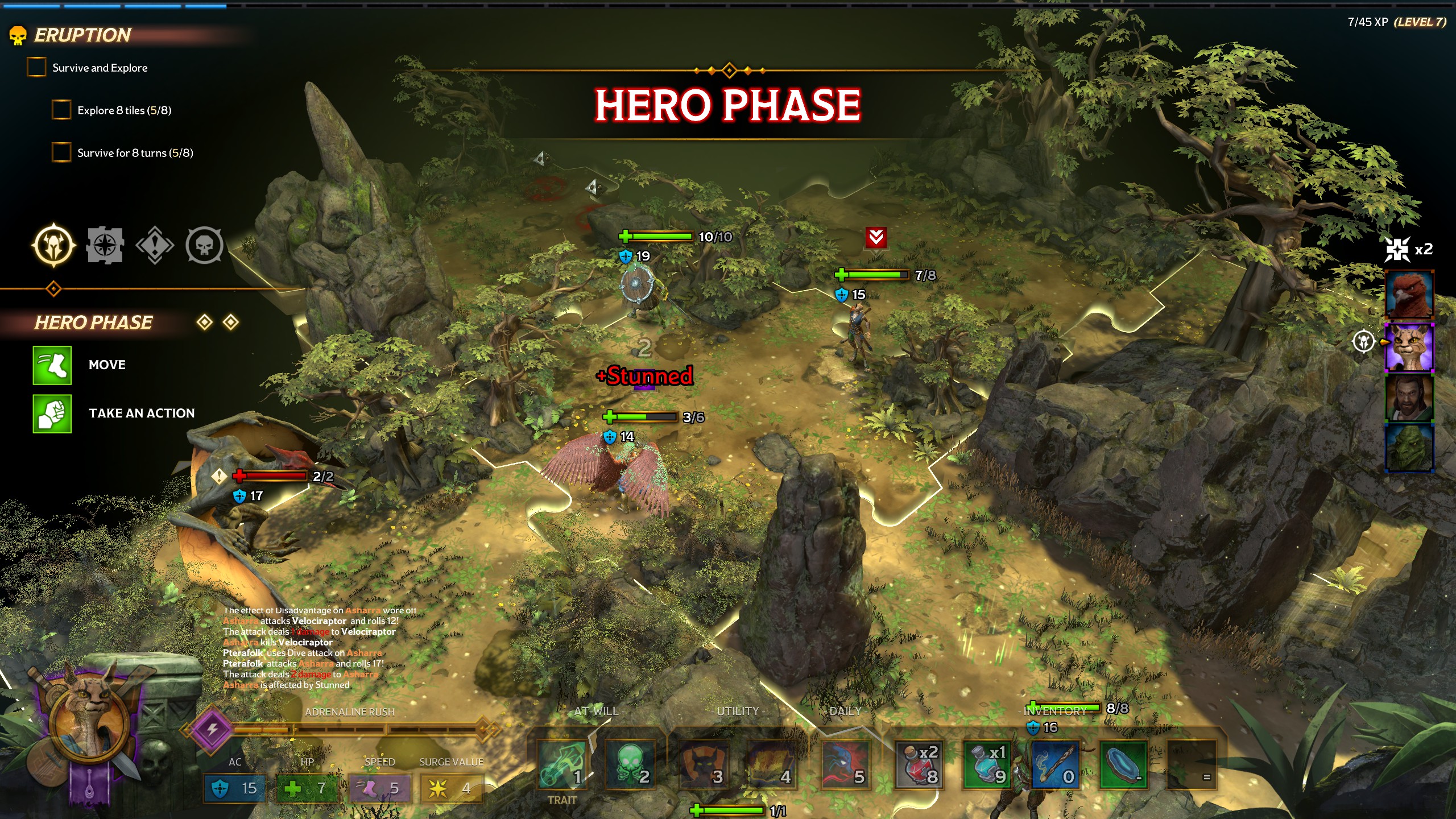The width and height of the screenshot is (1456, 819).
Task: Select the Move action button
Action: (52, 365)
